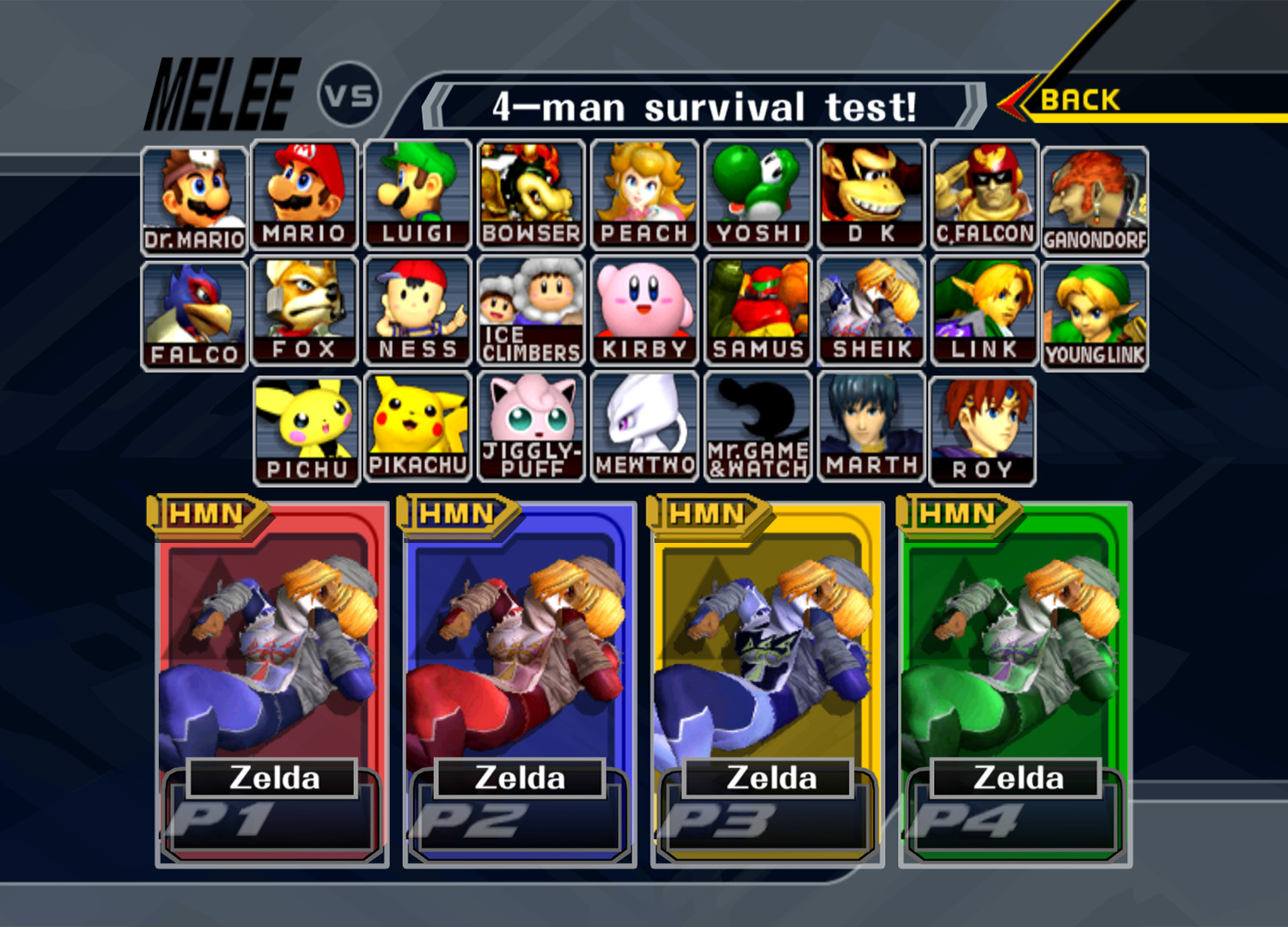Choose Mewtwo from the bottom row
This screenshot has height=927, width=1288.
(644, 425)
